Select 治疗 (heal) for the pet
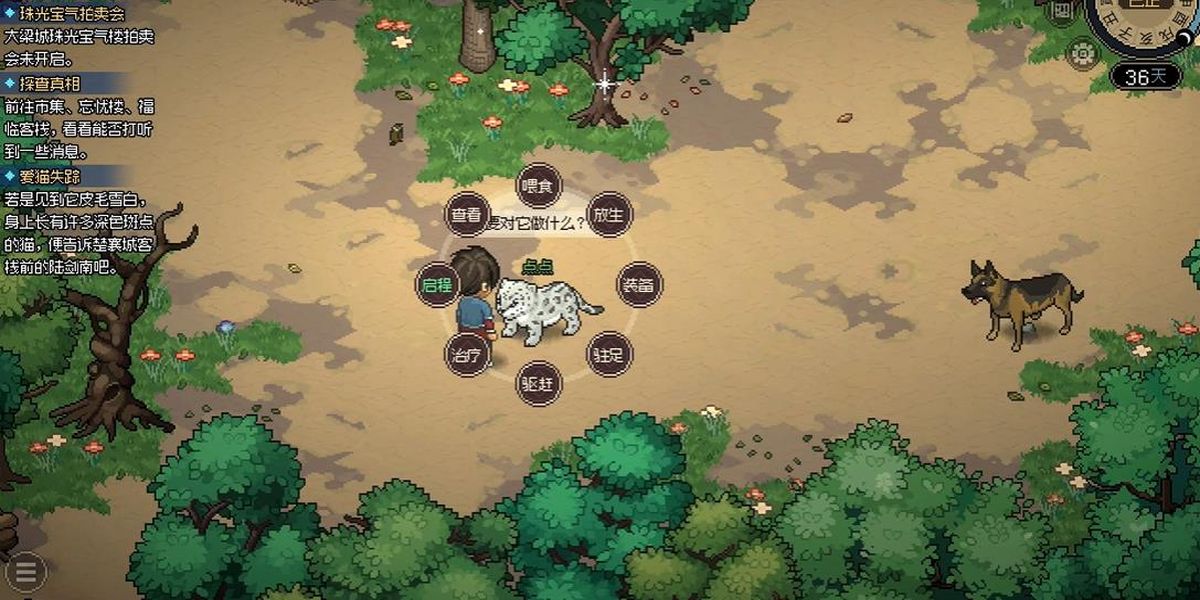 pyautogui.click(x=467, y=354)
